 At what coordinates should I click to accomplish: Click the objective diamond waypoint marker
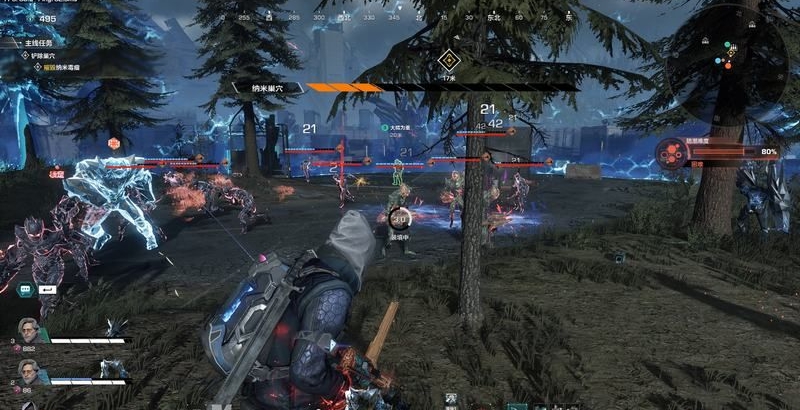click(447, 58)
